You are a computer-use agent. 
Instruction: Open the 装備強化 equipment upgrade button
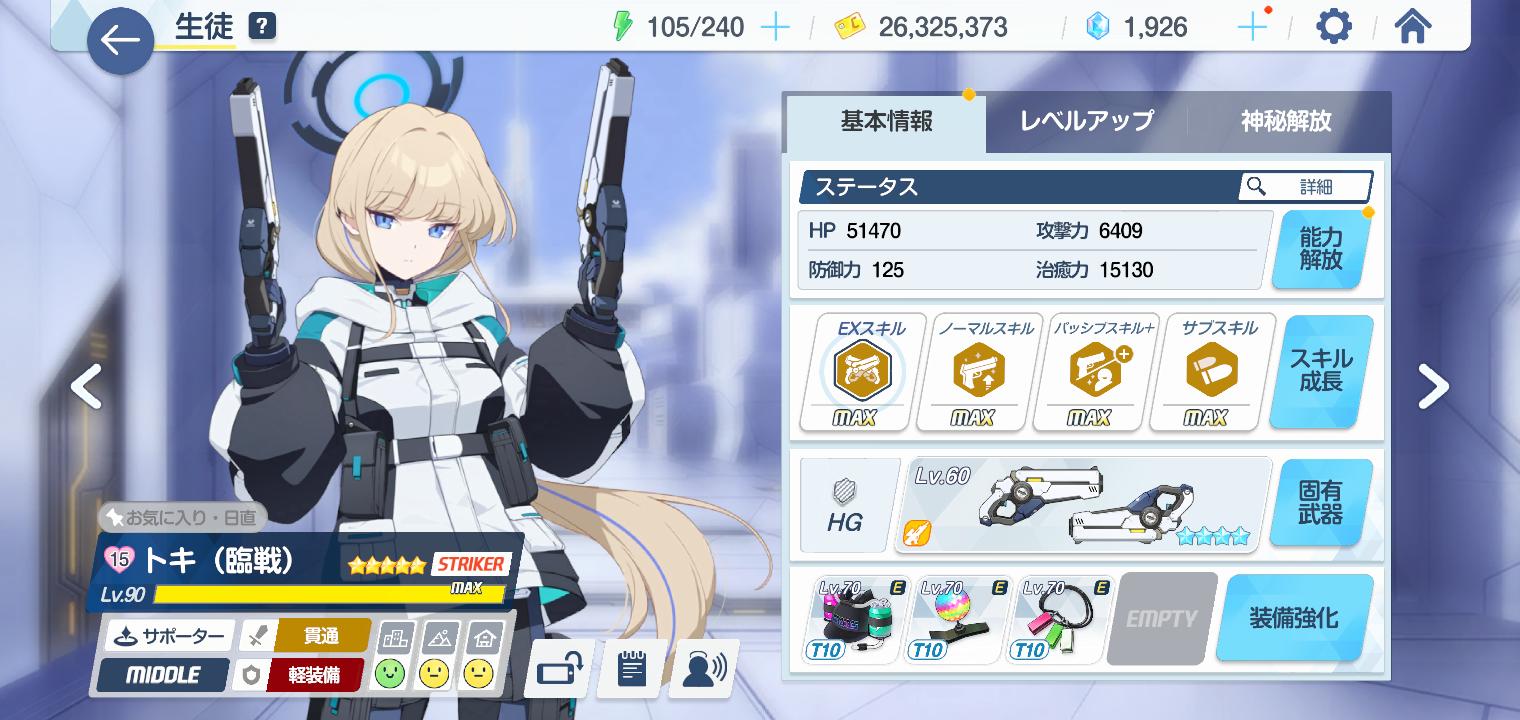coord(1293,618)
